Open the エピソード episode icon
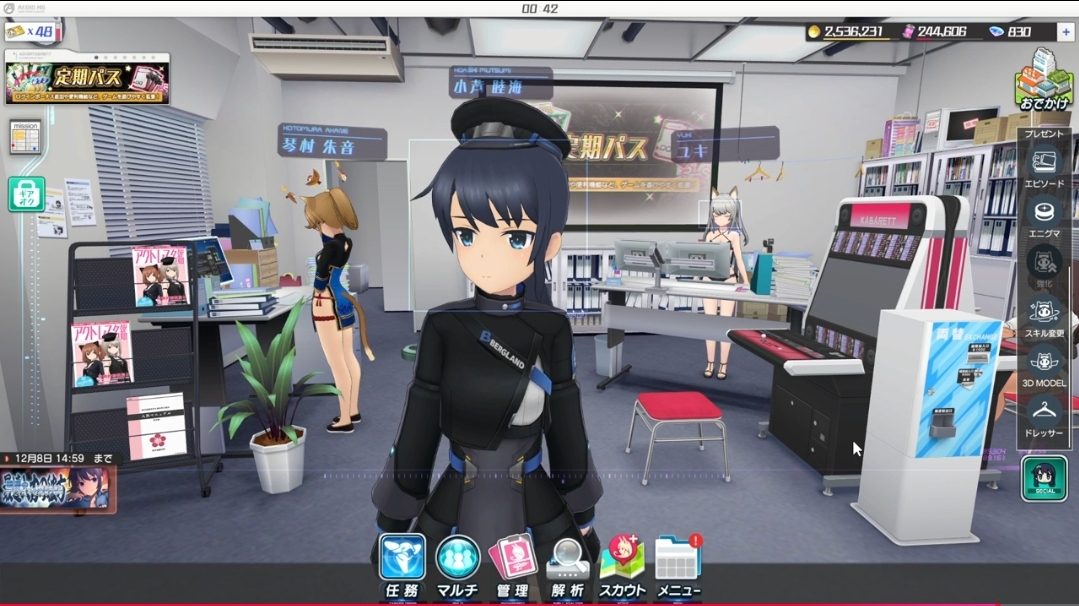This screenshot has width=1079, height=606. pyautogui.click(x=1044, y=167)
